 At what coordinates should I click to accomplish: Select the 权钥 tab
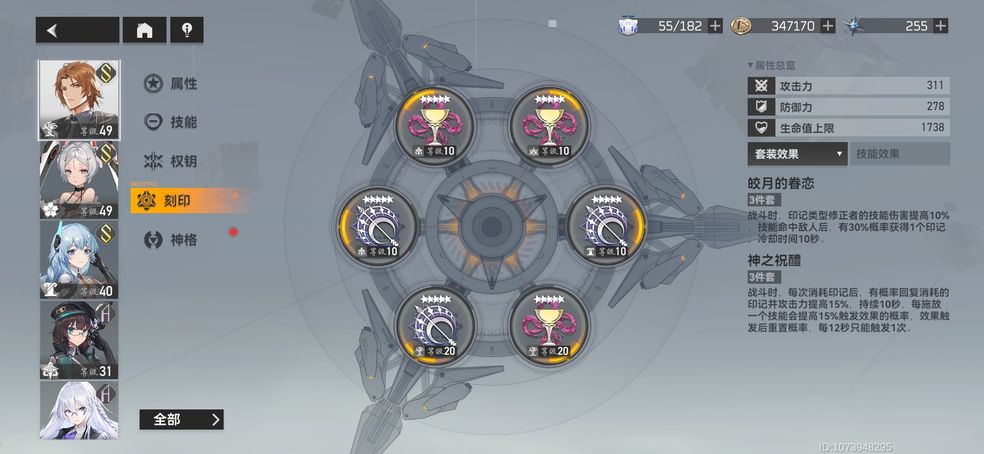click(171, 161)
